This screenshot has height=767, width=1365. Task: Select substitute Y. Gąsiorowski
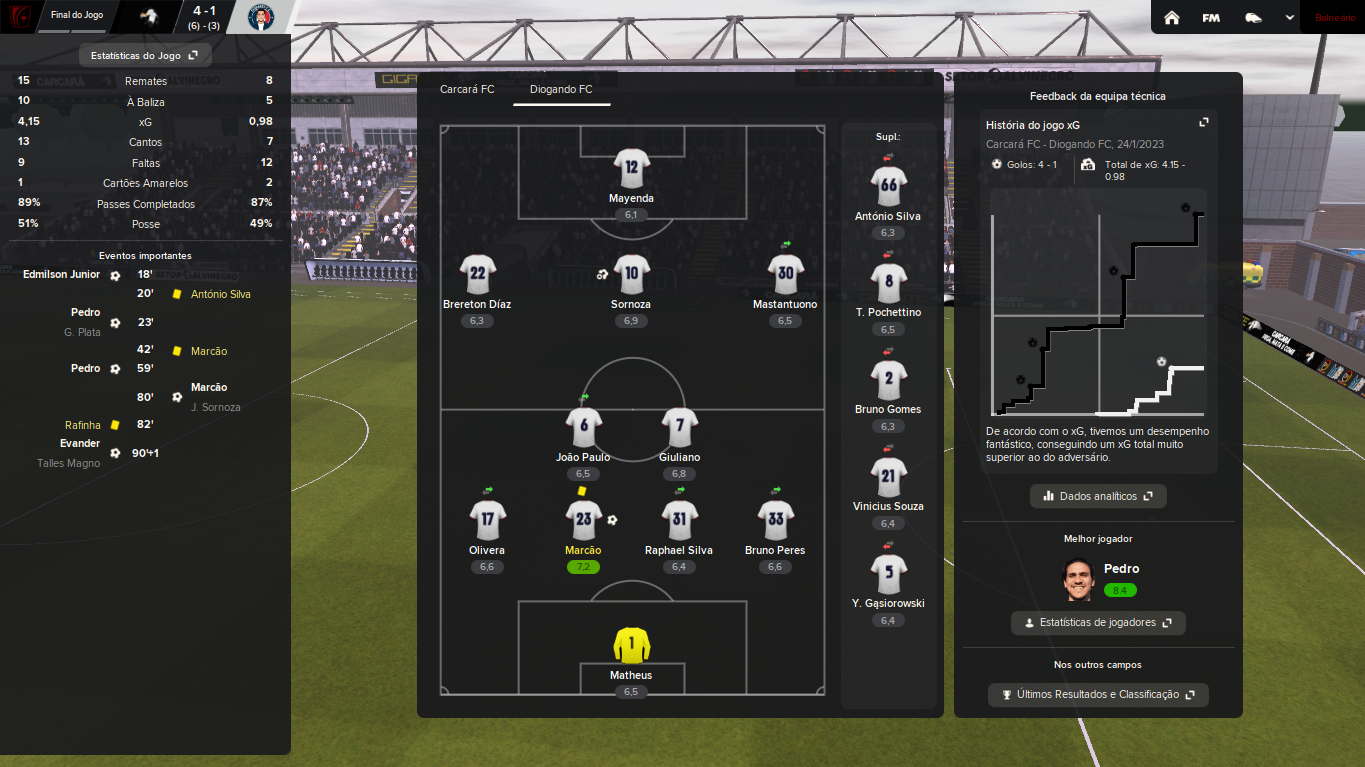coord(888,574)
